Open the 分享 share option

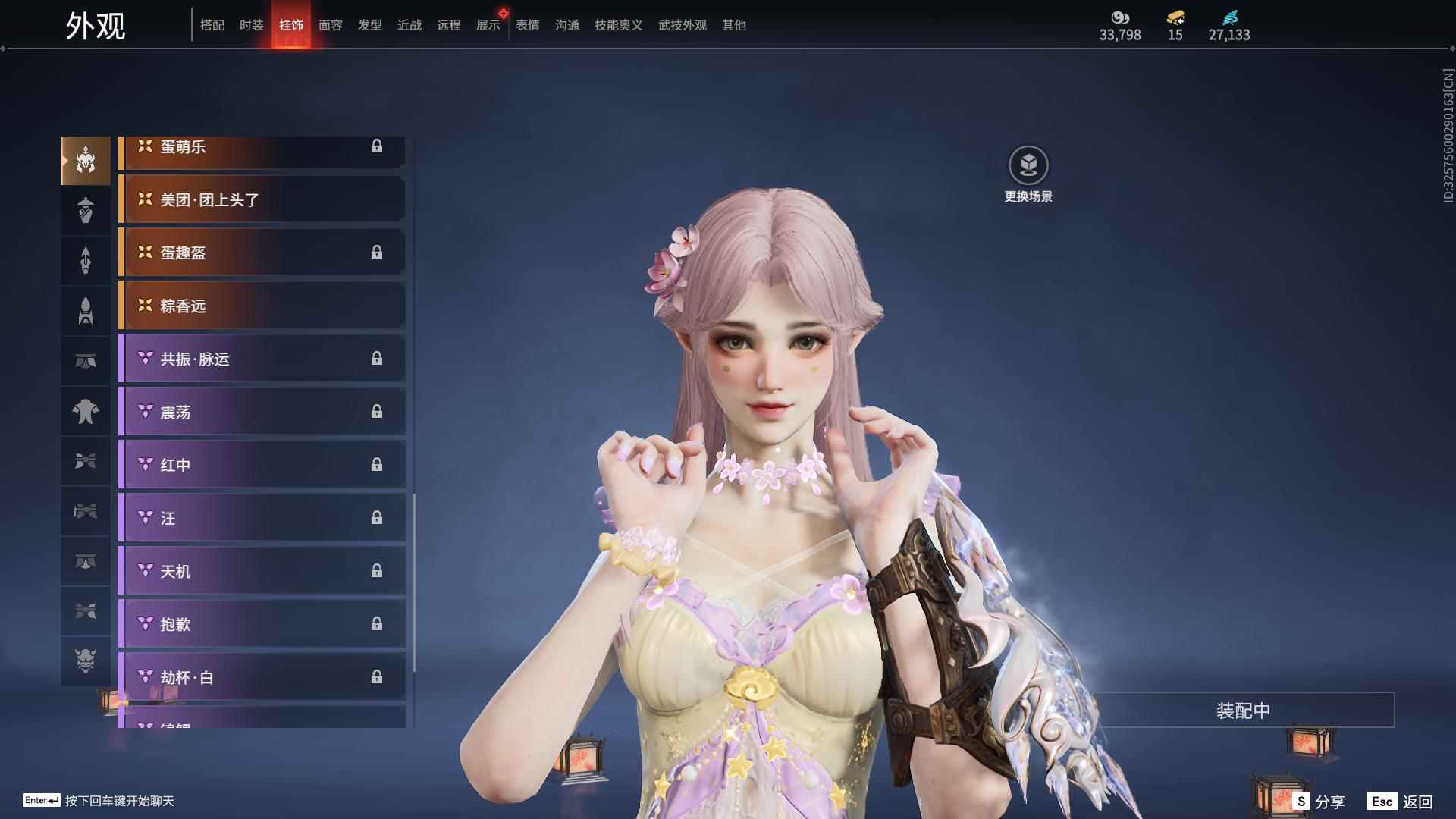[x=1319, y=802]
